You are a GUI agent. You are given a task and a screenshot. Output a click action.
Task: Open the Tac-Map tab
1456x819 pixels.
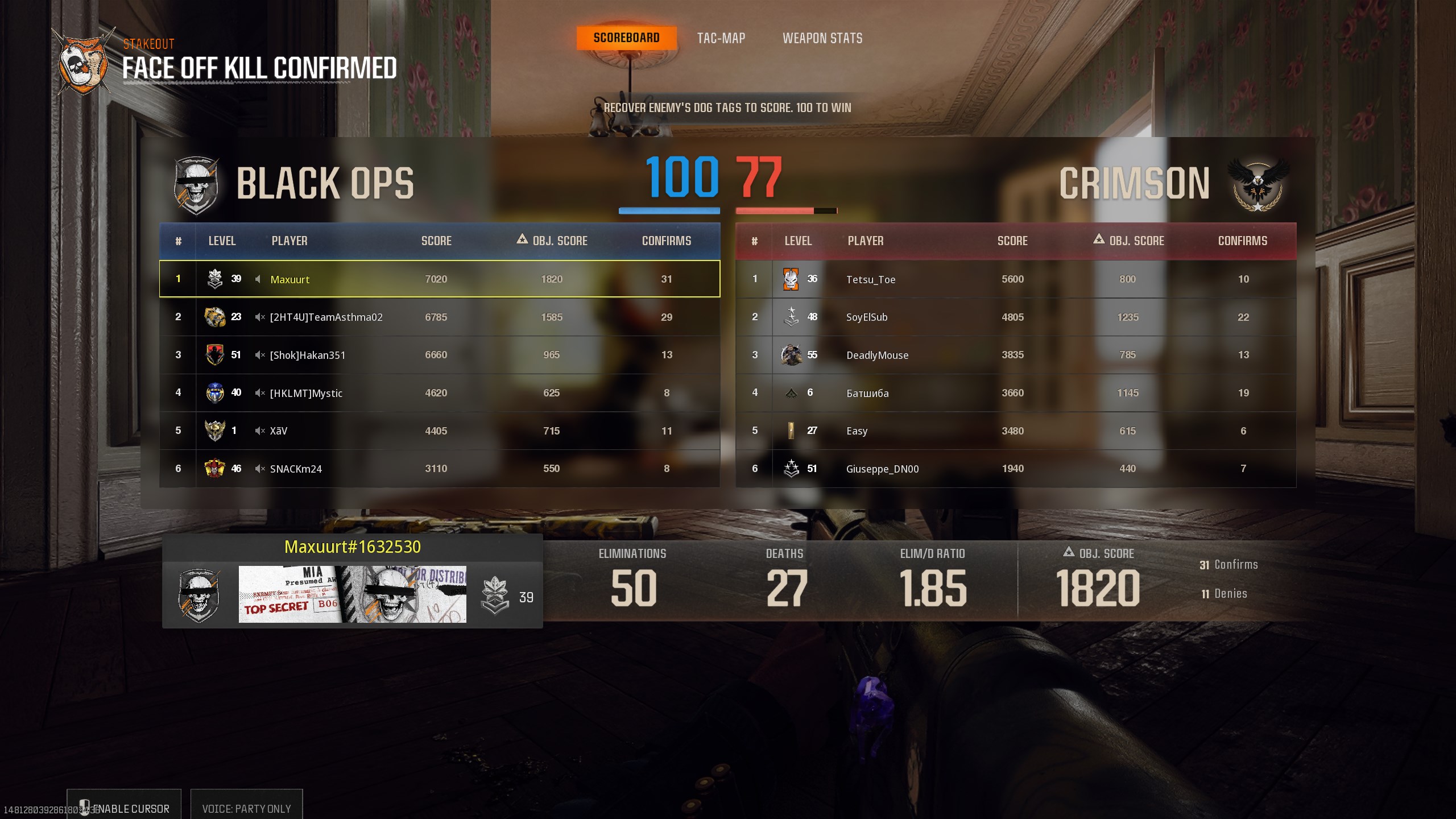click(721, 38)
